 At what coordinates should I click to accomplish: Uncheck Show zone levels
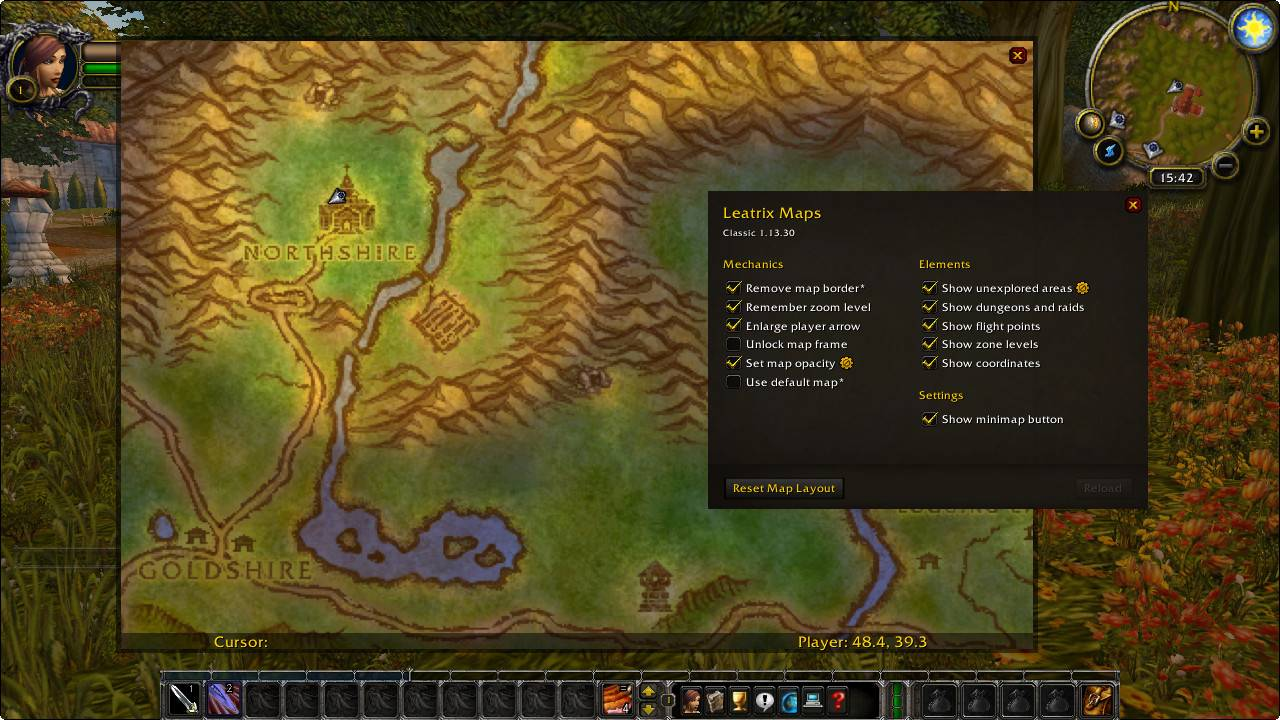click(929, 344)
